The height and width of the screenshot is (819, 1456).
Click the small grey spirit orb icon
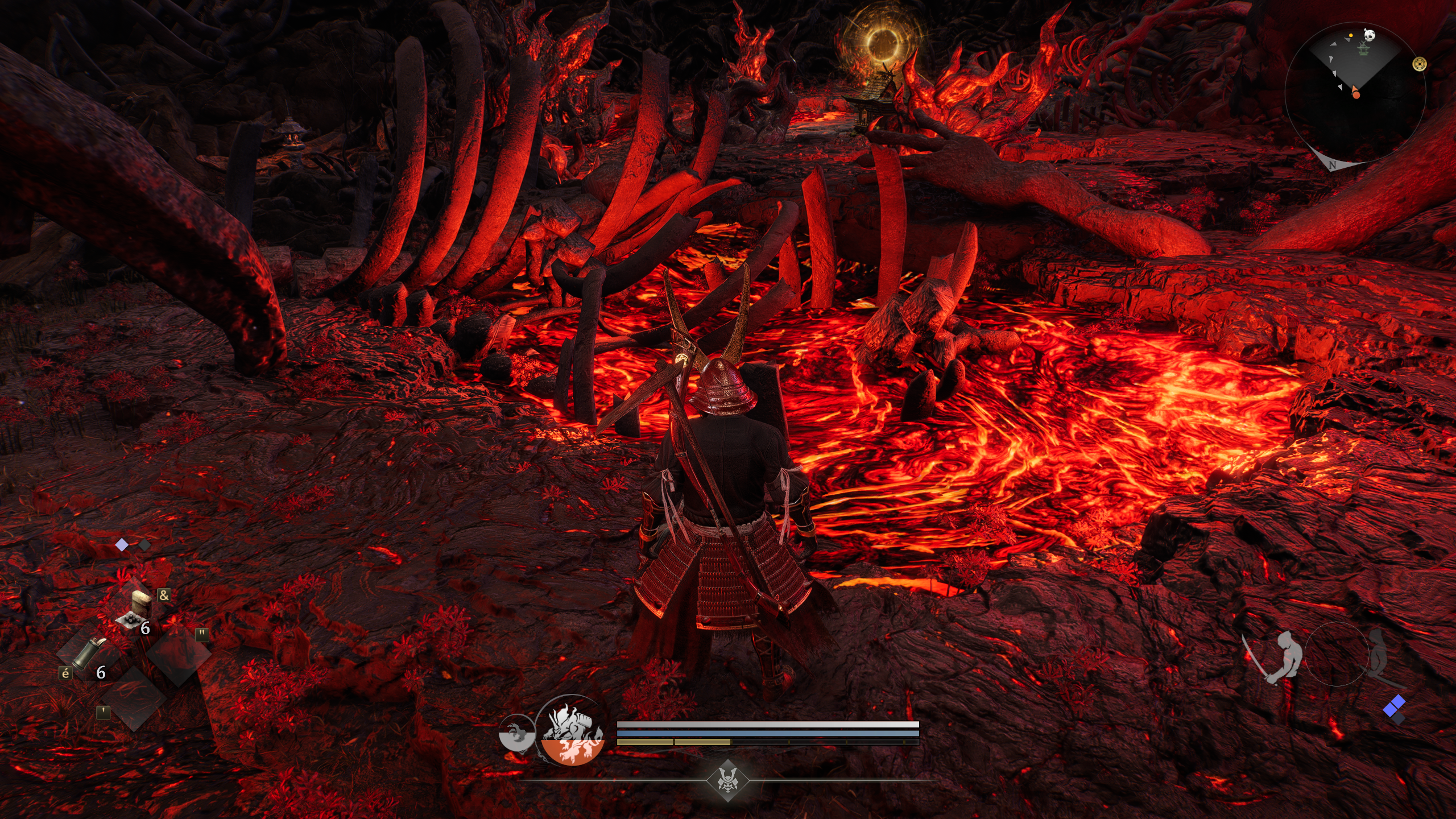[516, 734]
